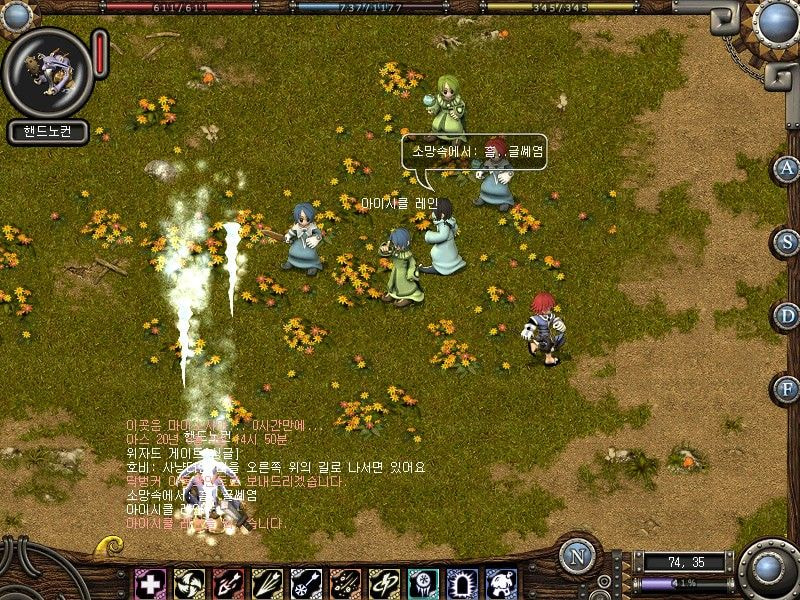This screenshot has height=600, width=800.
Task: Open the S side button
Action: (x=787, y=242)
